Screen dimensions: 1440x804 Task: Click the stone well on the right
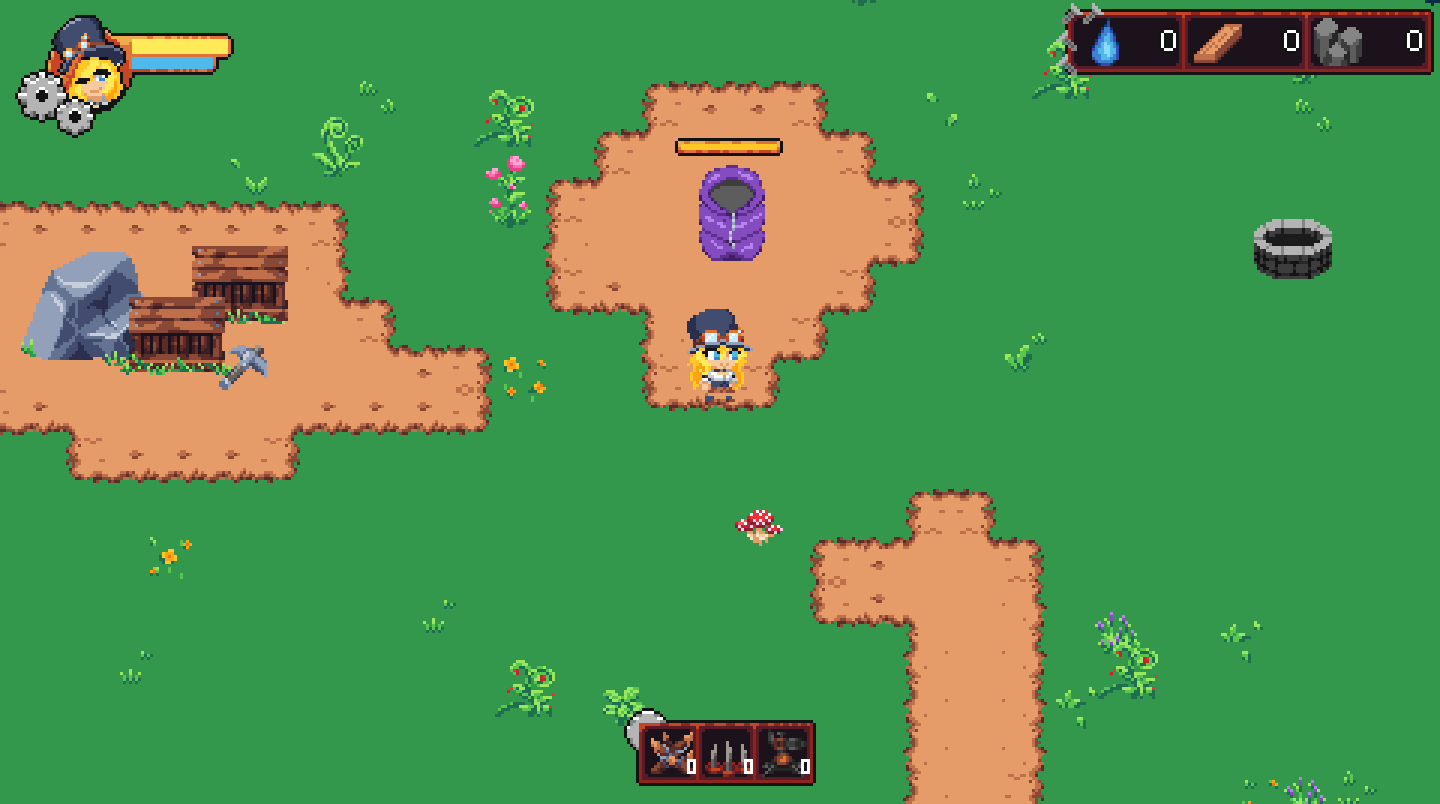(x=1295, y=248)
